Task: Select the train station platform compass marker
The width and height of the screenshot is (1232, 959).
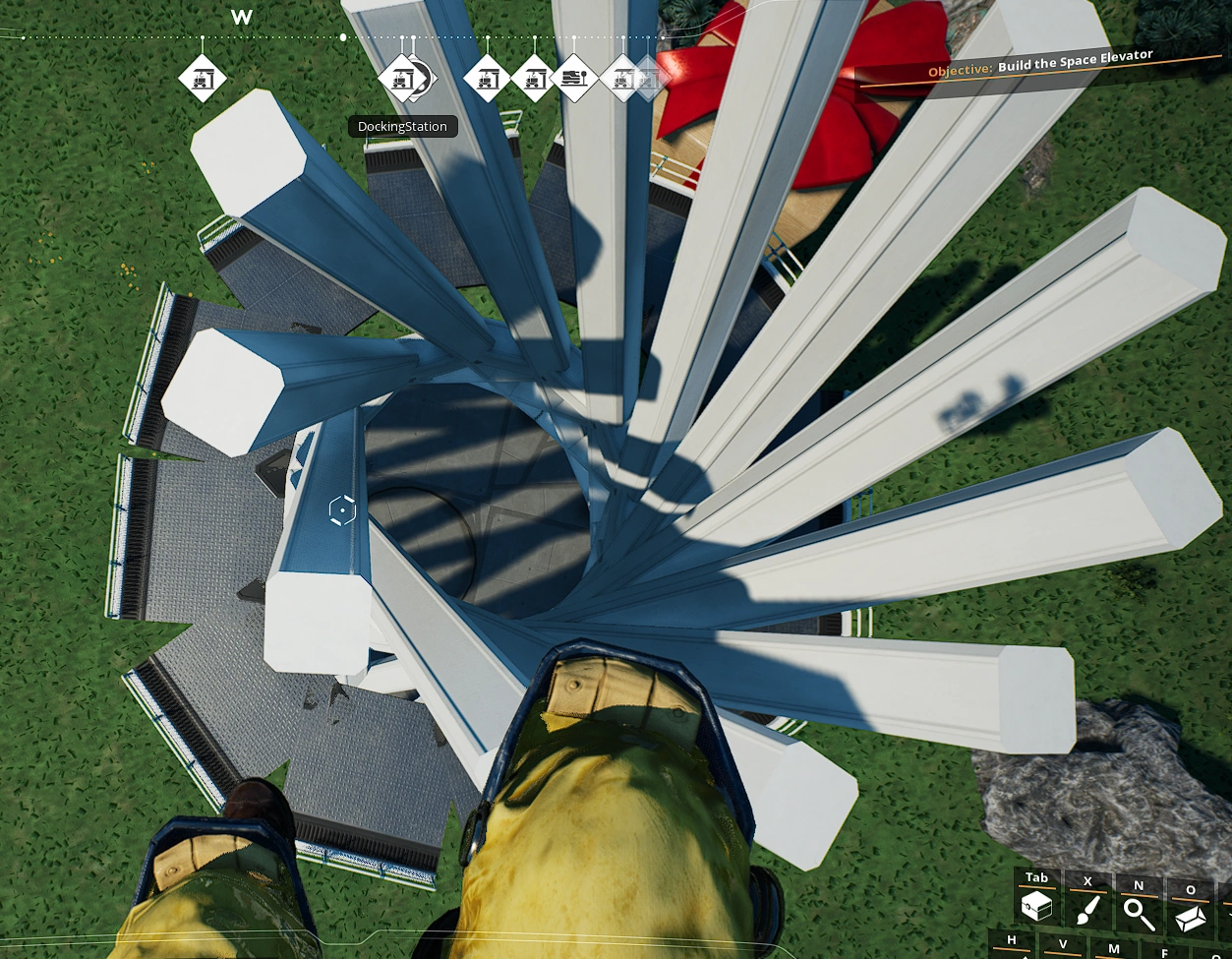Action: click(575, 78)
